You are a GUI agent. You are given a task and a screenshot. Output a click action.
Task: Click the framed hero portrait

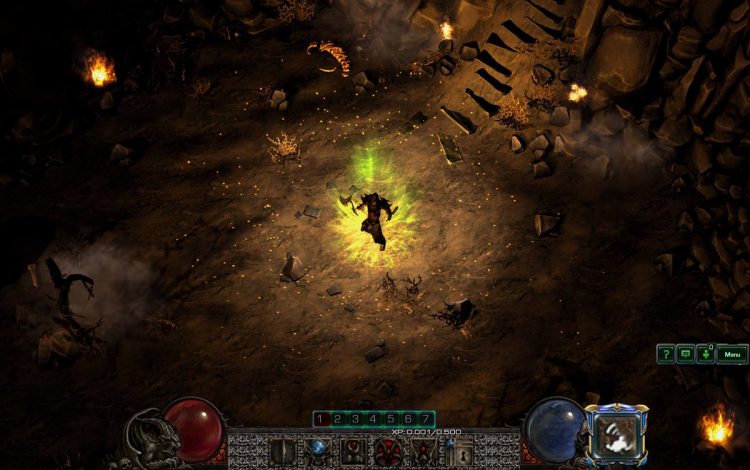(616, 434)
